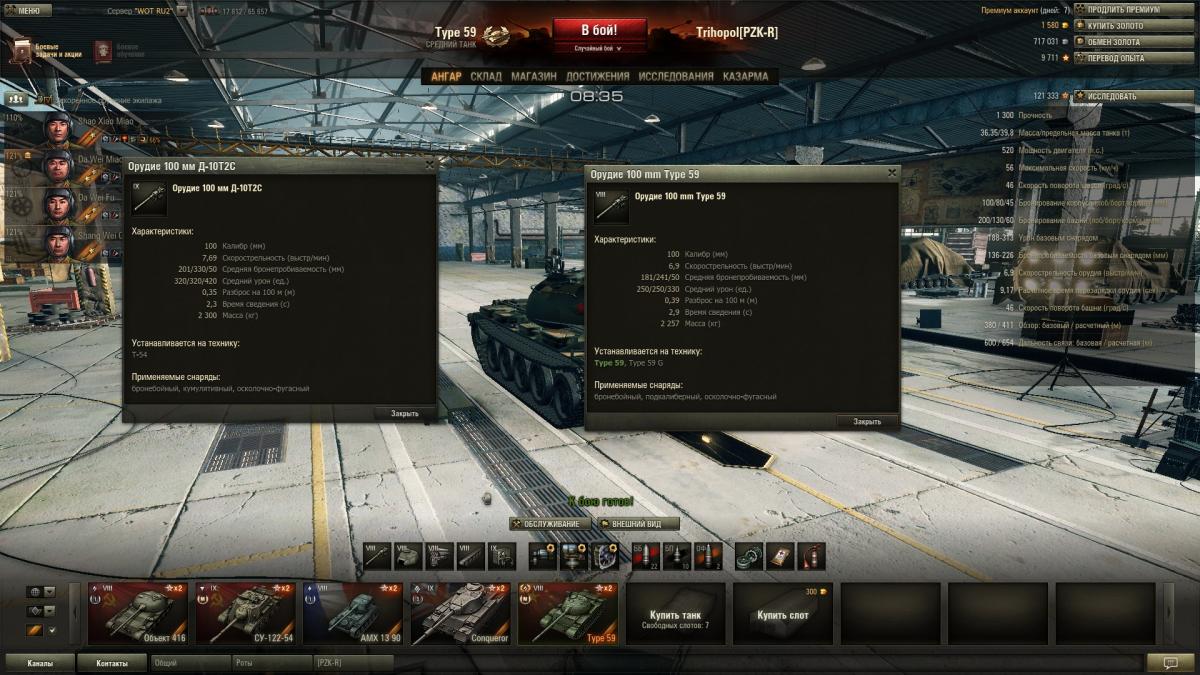Switch to the Склад tab
Image resolution: width=1200 pixels, height=675 pixels.
pos(486,77)
